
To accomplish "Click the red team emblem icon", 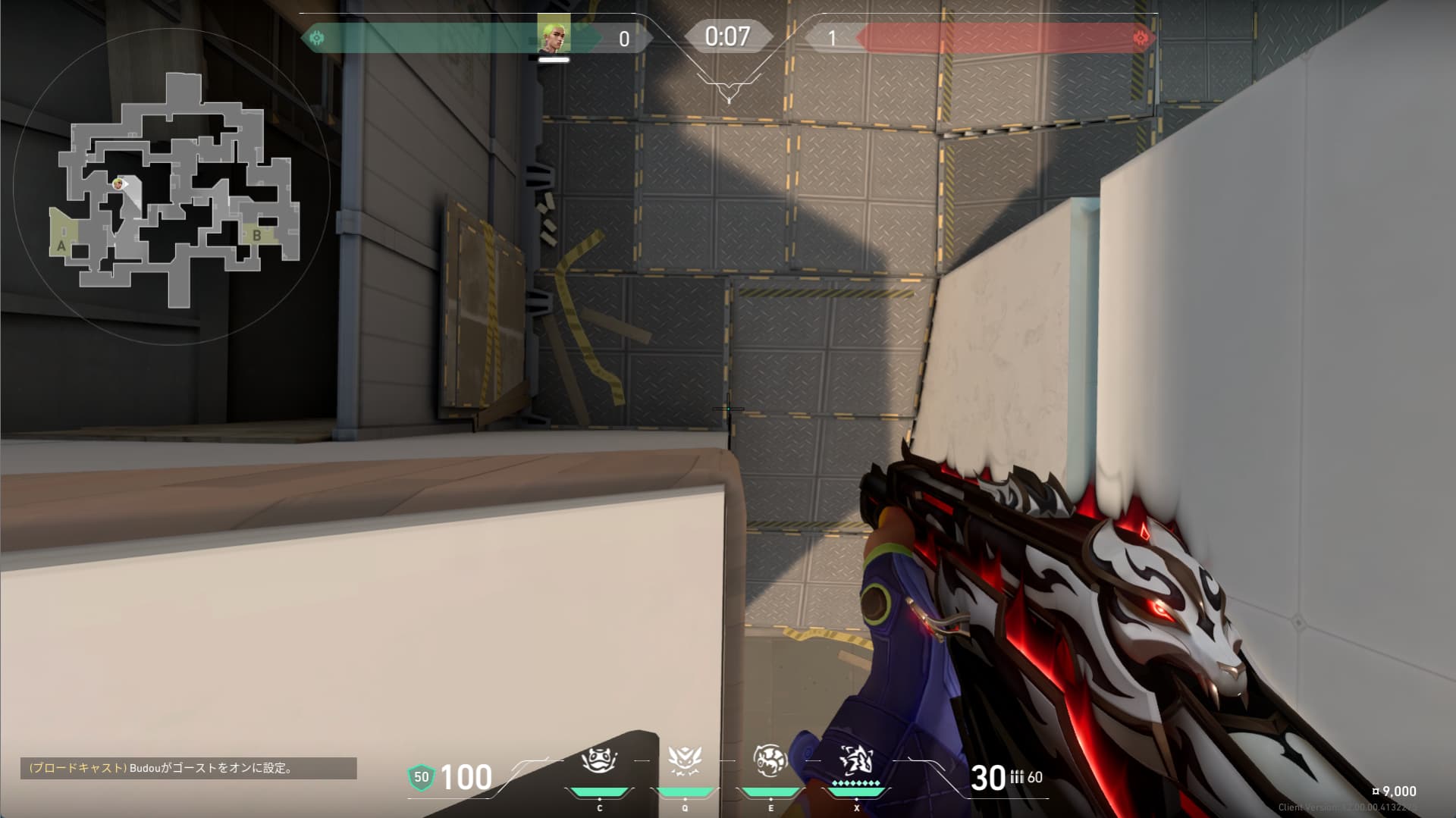I will [x=1140, y=38].
